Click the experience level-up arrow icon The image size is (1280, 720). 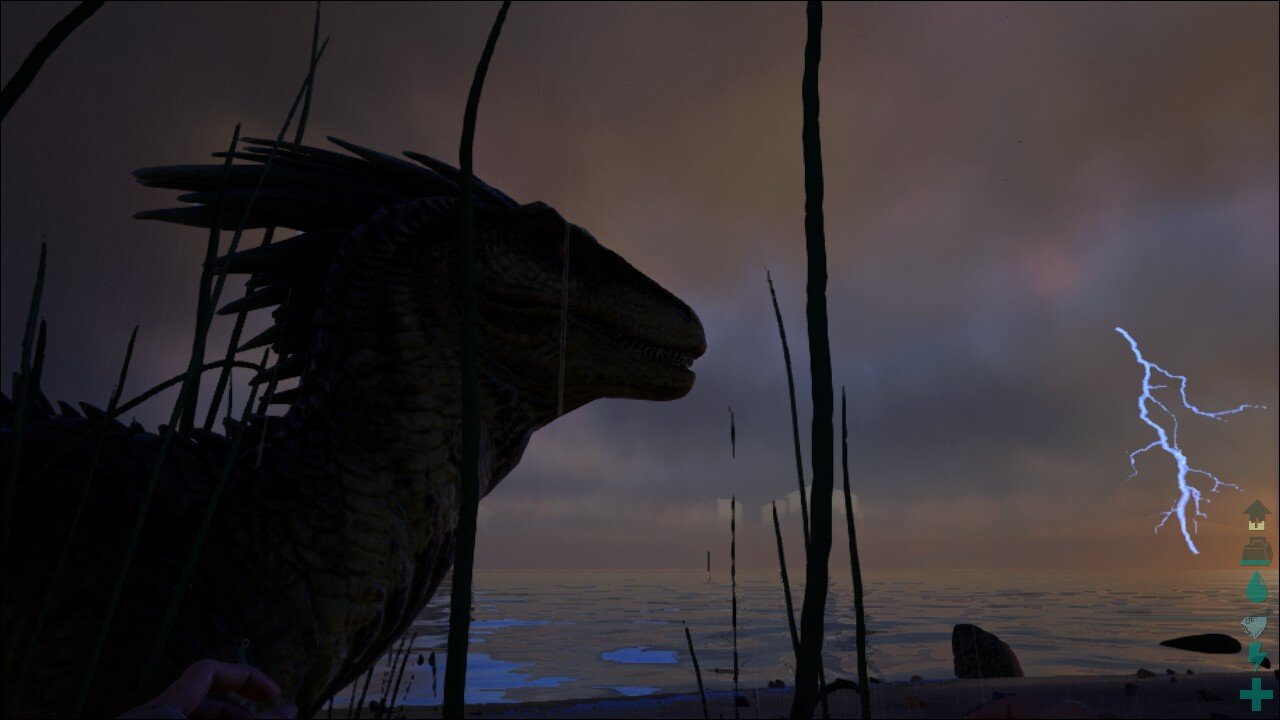[x=1256, y=516]
